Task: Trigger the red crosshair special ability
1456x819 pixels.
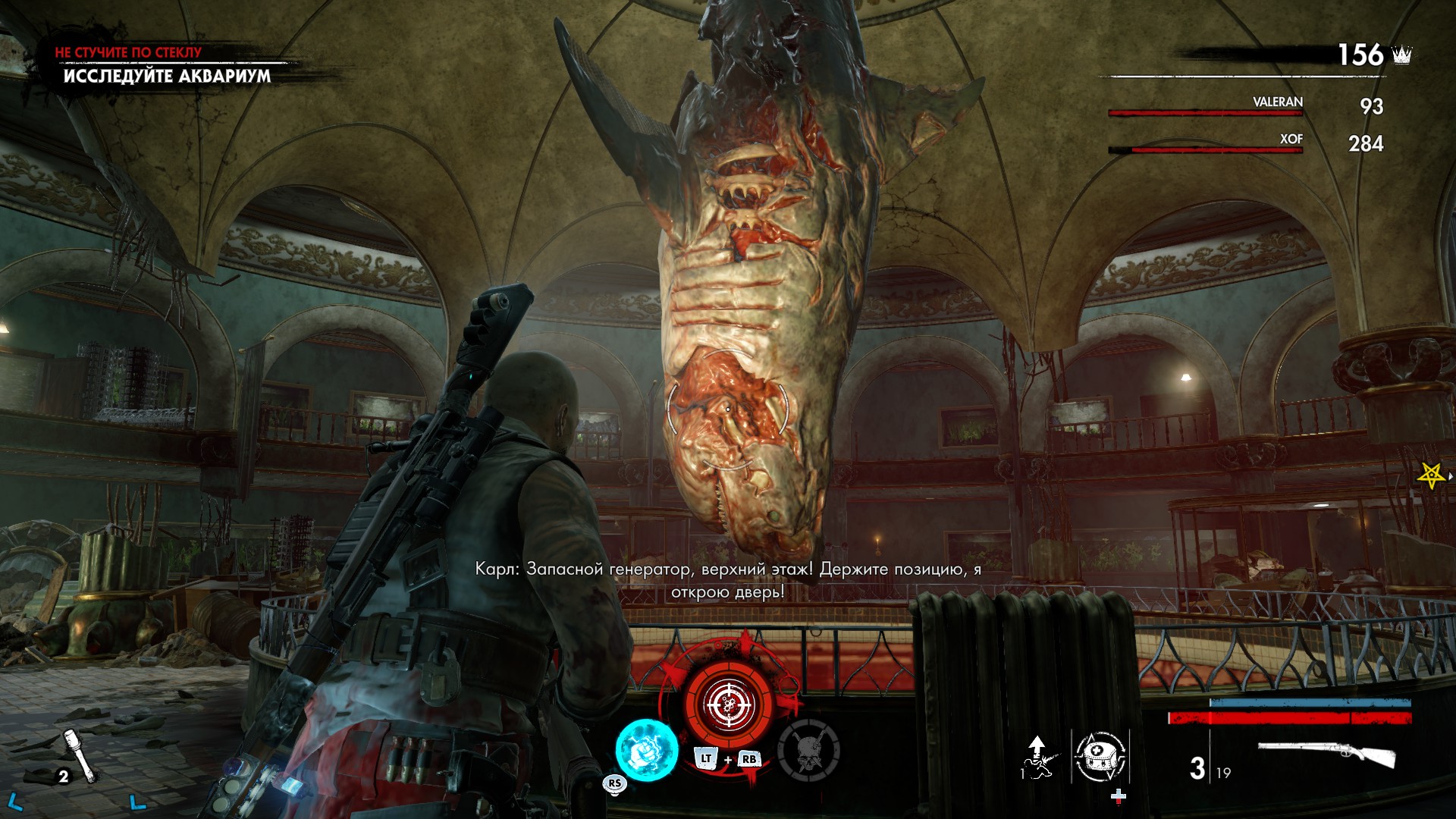Action: [x=729, y=703]
